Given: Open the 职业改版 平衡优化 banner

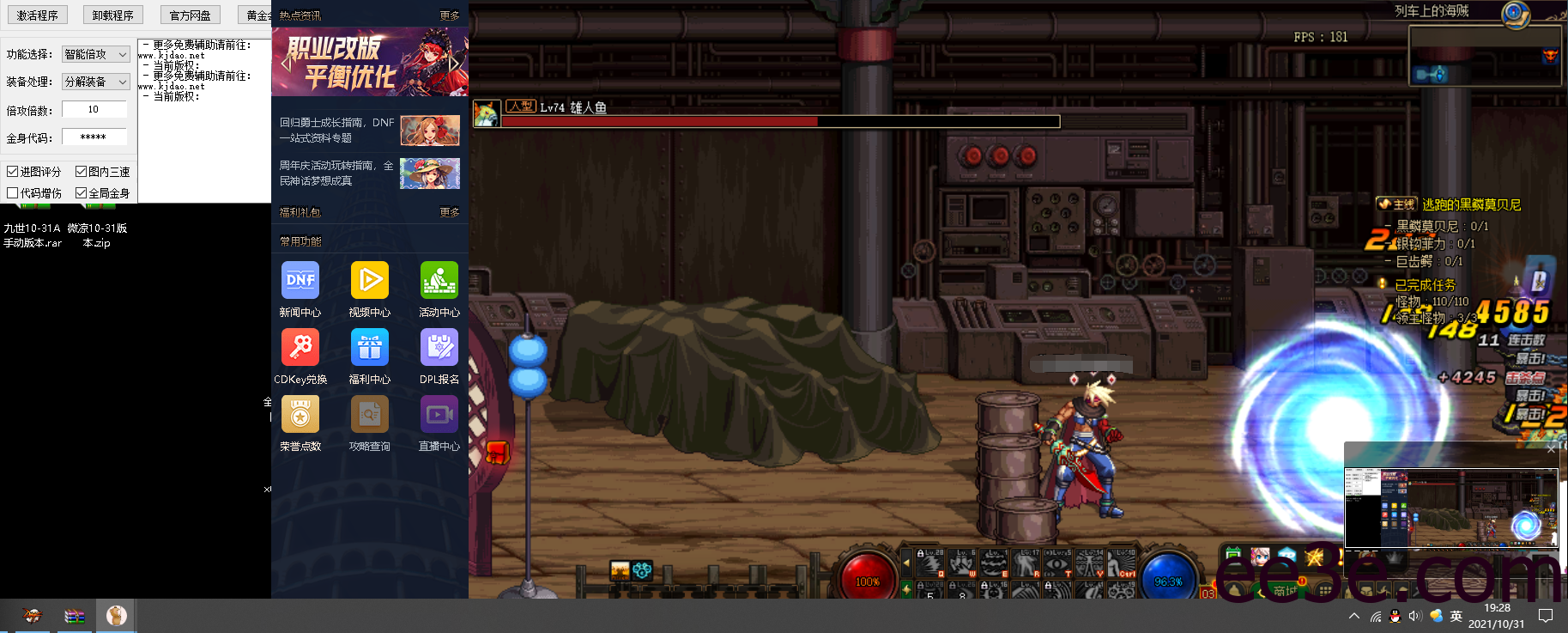Looking at the screenshot, I should tap(370, 62).
